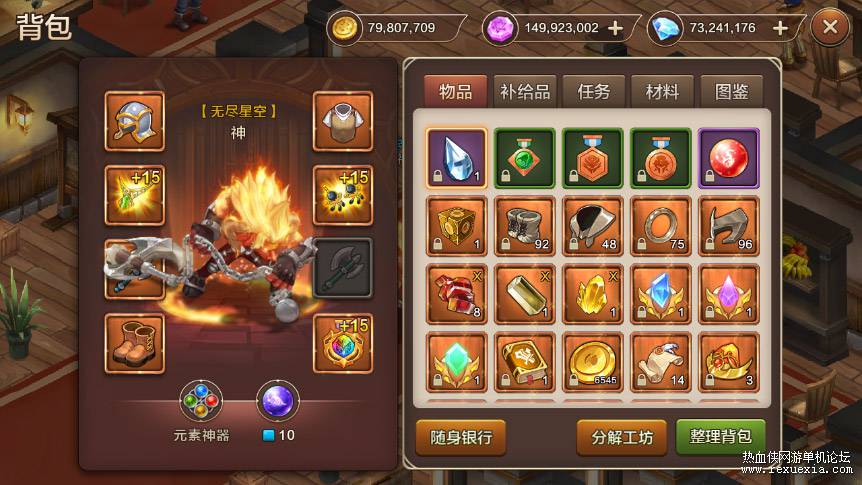Add more blue diamond currency
Screen dimensions: 862x485
[x=780, y=28]
